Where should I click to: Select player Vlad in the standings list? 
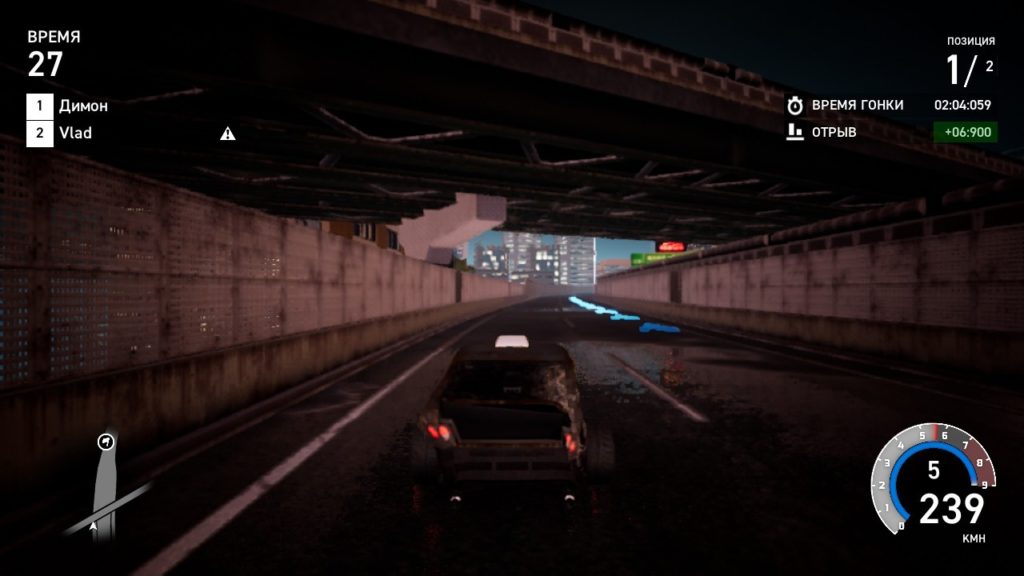(75, 133)
